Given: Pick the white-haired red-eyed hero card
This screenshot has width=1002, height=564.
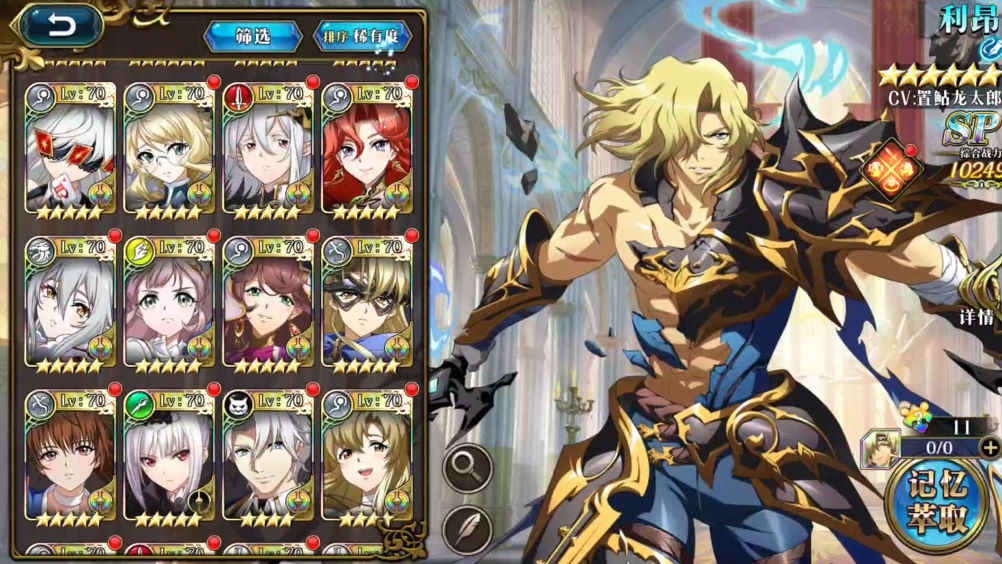Looking at the screenshot, I should pyautogui.click(x=168, y=456).
